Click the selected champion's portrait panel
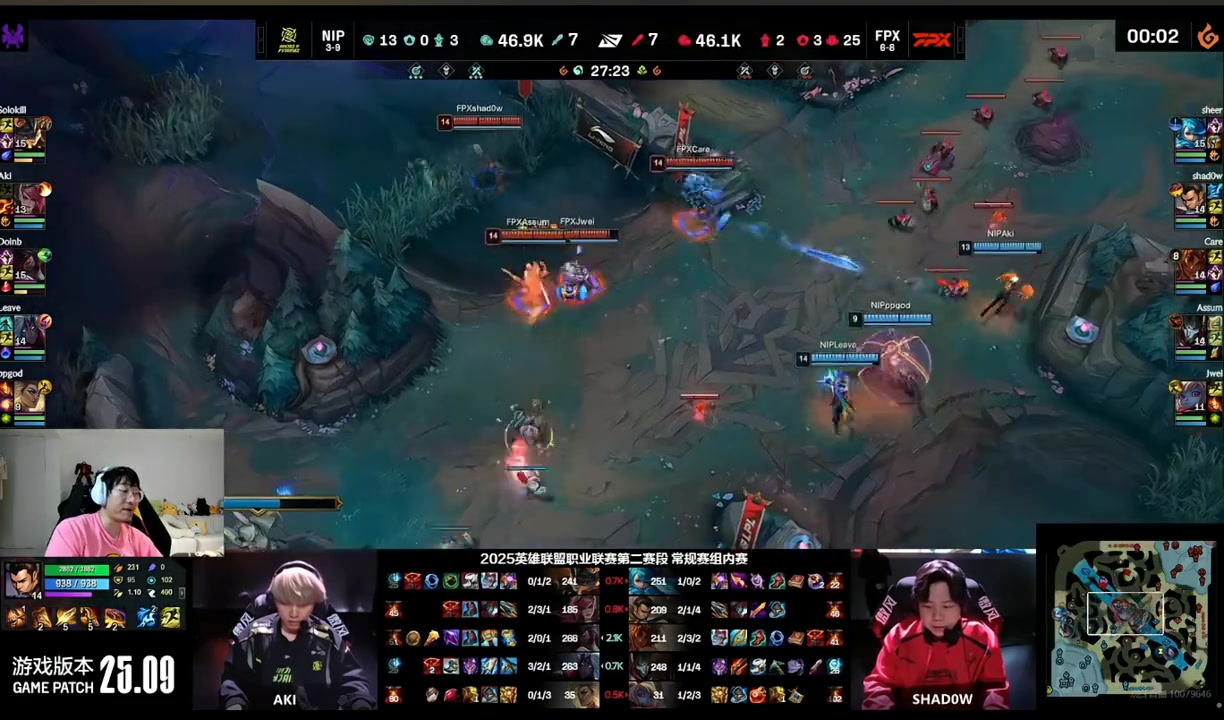The image size is (1224, 720). tap(22, 581)
